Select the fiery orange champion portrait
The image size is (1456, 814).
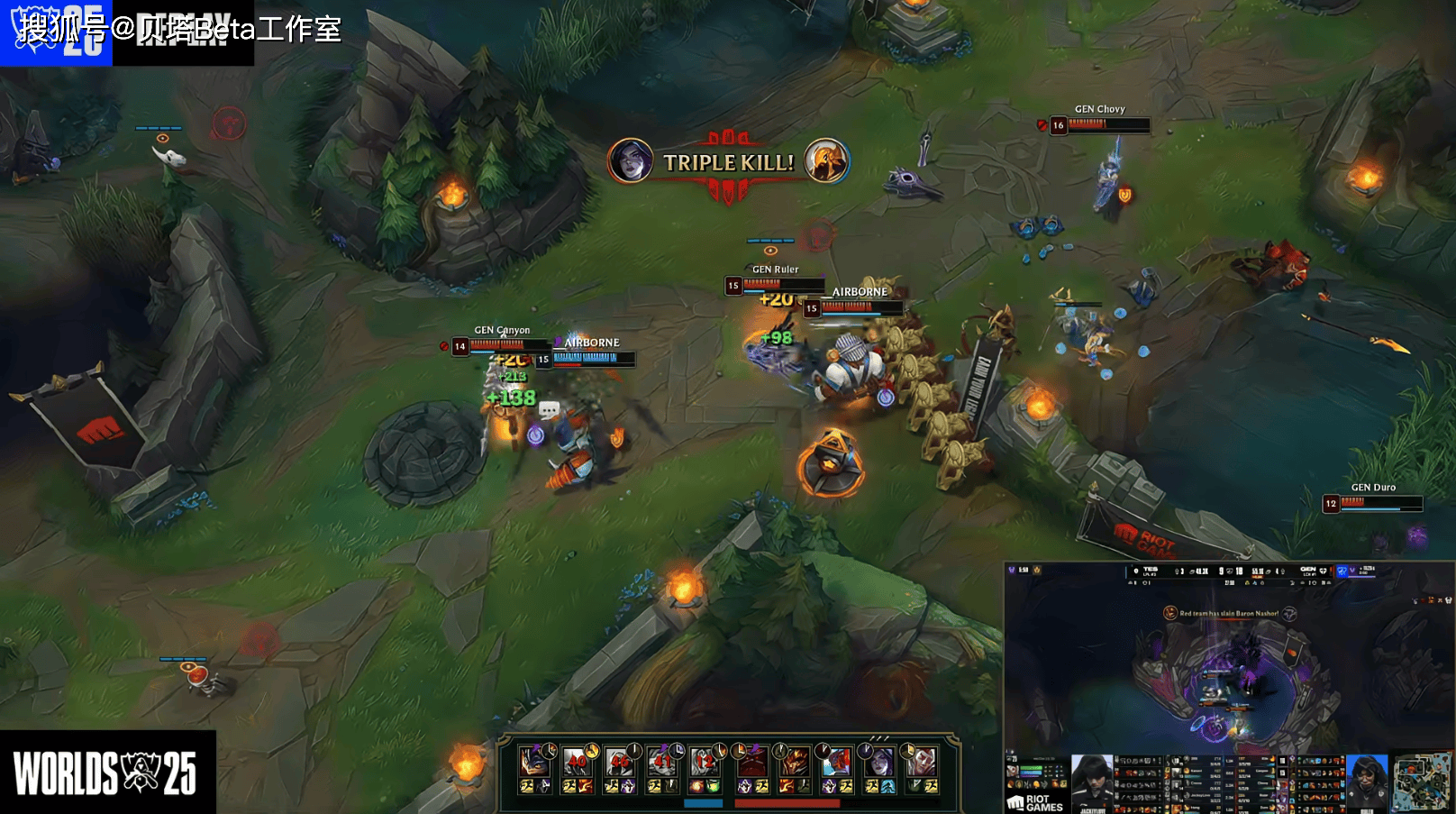click(x=794, y=763)
